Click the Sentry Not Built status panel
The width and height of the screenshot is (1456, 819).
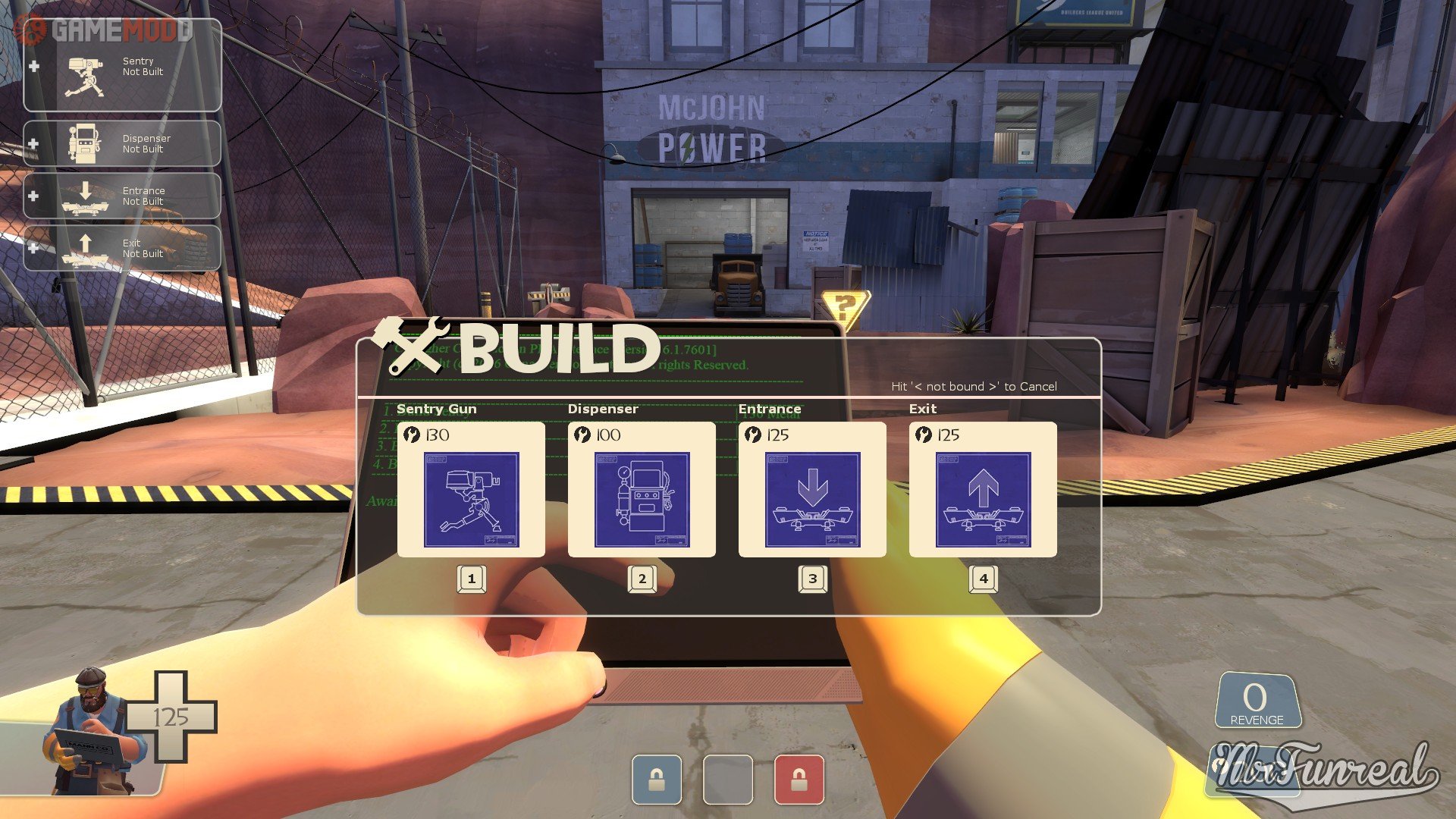tap(122, 67)
